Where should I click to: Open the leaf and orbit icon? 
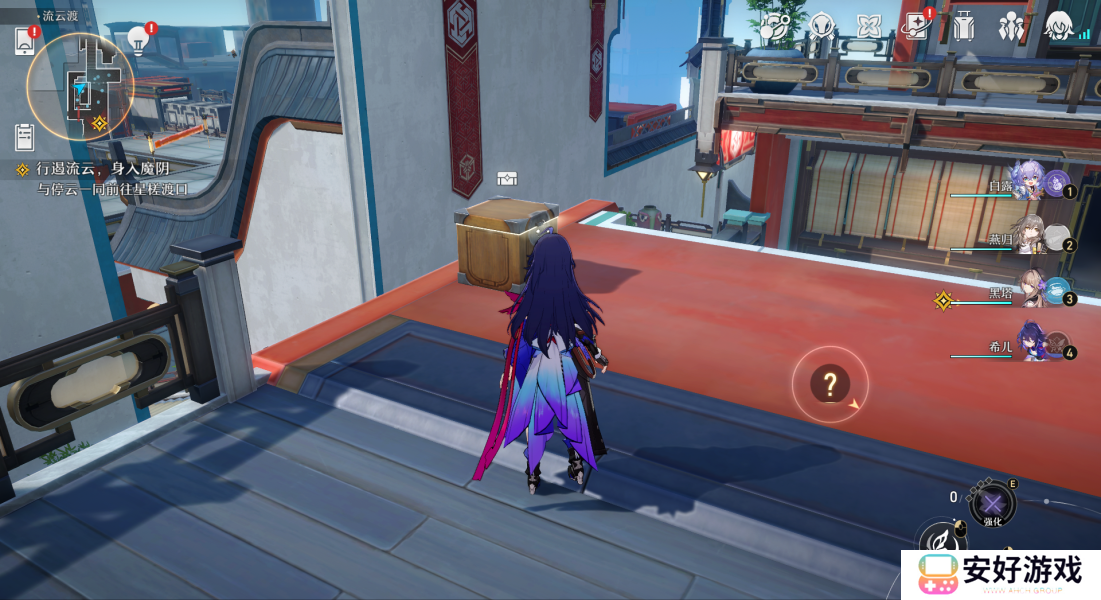(775, 27)
